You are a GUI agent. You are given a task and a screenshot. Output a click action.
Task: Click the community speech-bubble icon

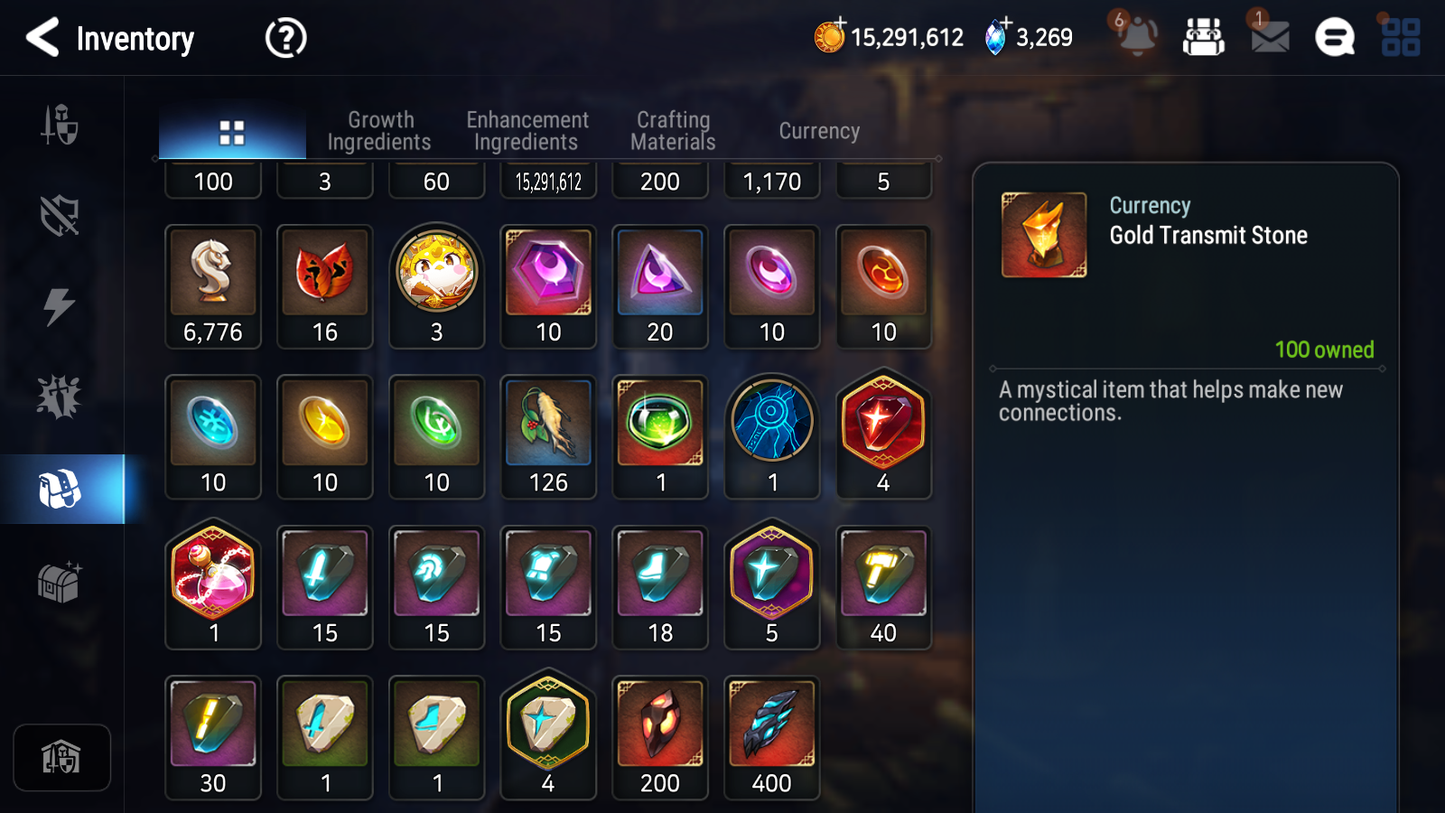coord(1334,38)
